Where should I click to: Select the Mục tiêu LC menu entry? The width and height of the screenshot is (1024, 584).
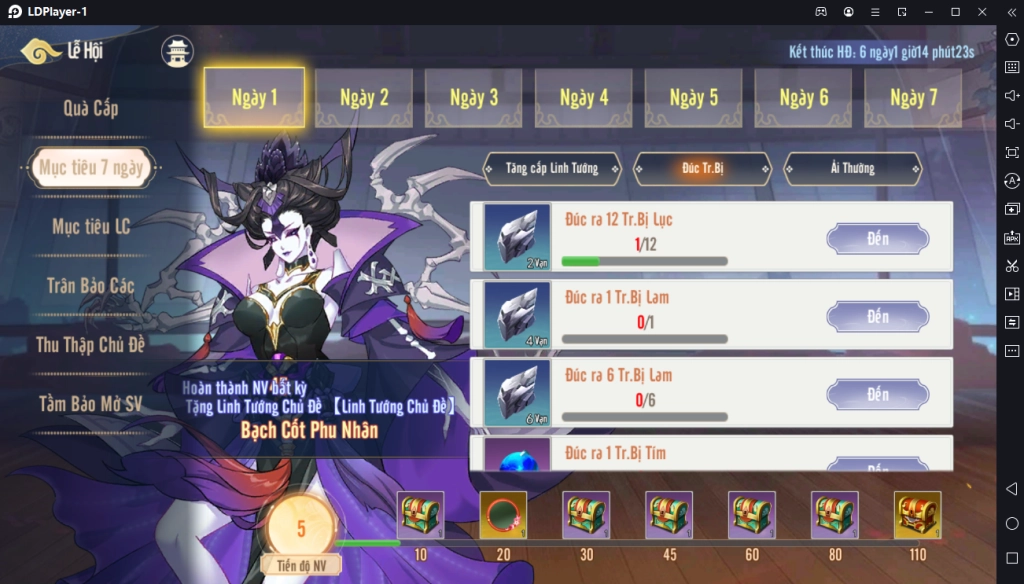tap(91, 227)
